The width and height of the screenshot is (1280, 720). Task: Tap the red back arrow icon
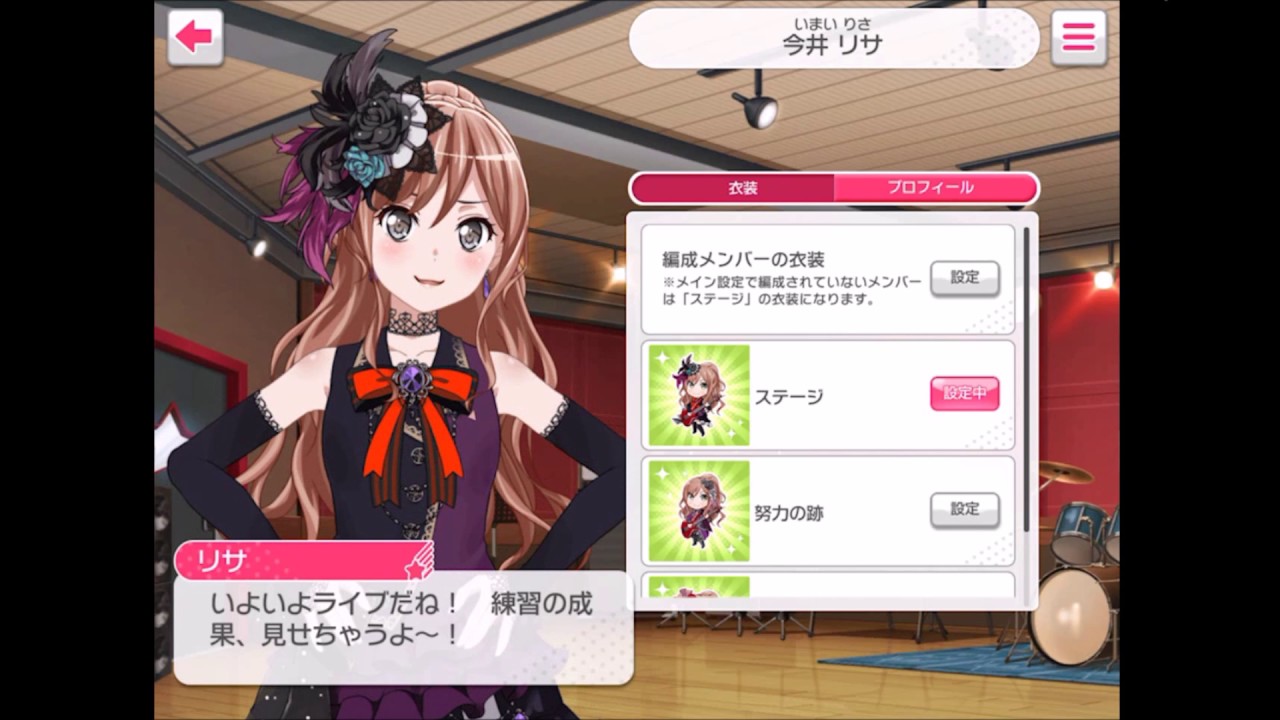click(x=194, y=35)
